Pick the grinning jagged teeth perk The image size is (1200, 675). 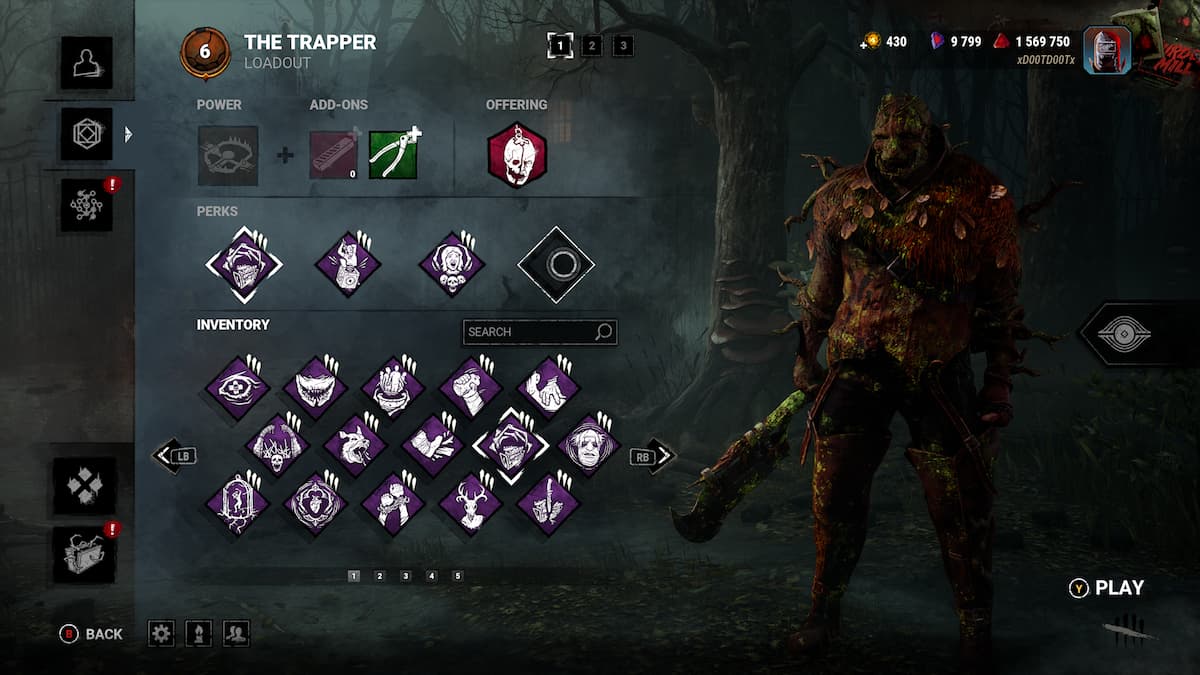point(316,387)
